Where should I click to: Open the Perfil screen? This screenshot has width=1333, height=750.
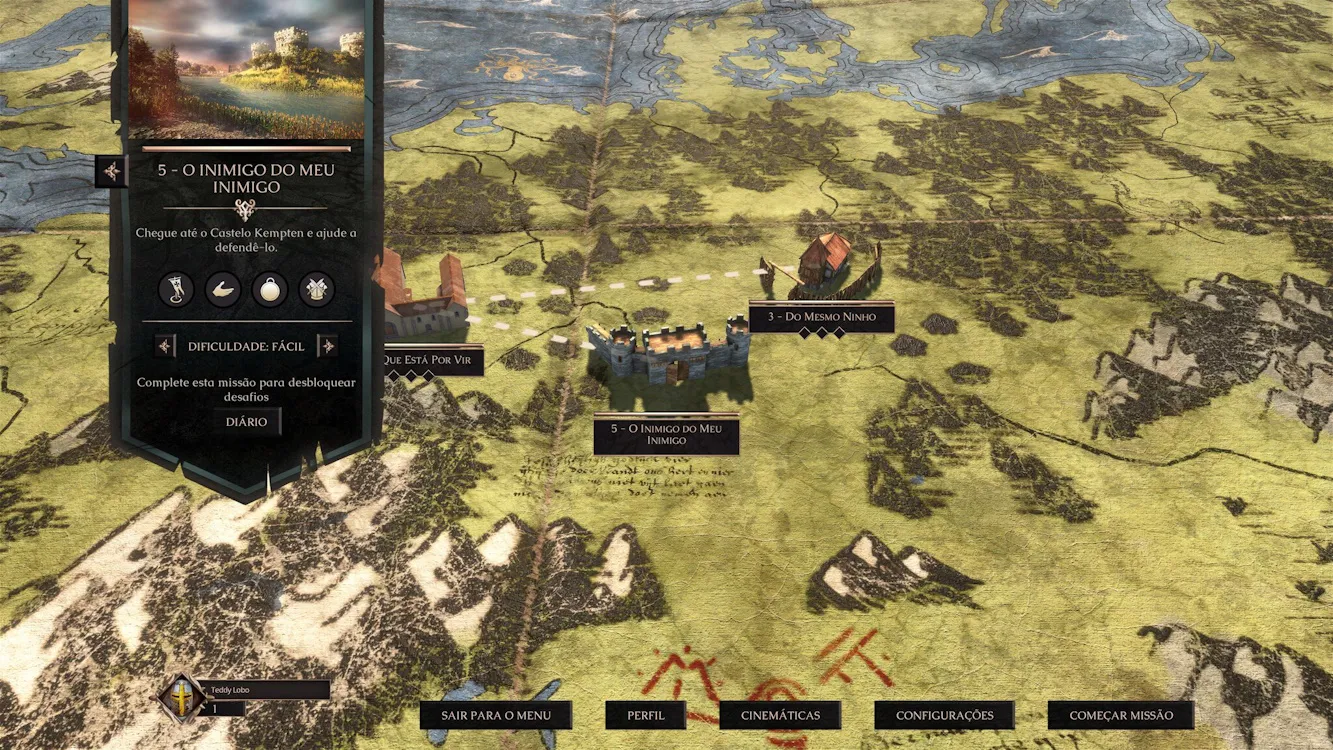point(645,715)
